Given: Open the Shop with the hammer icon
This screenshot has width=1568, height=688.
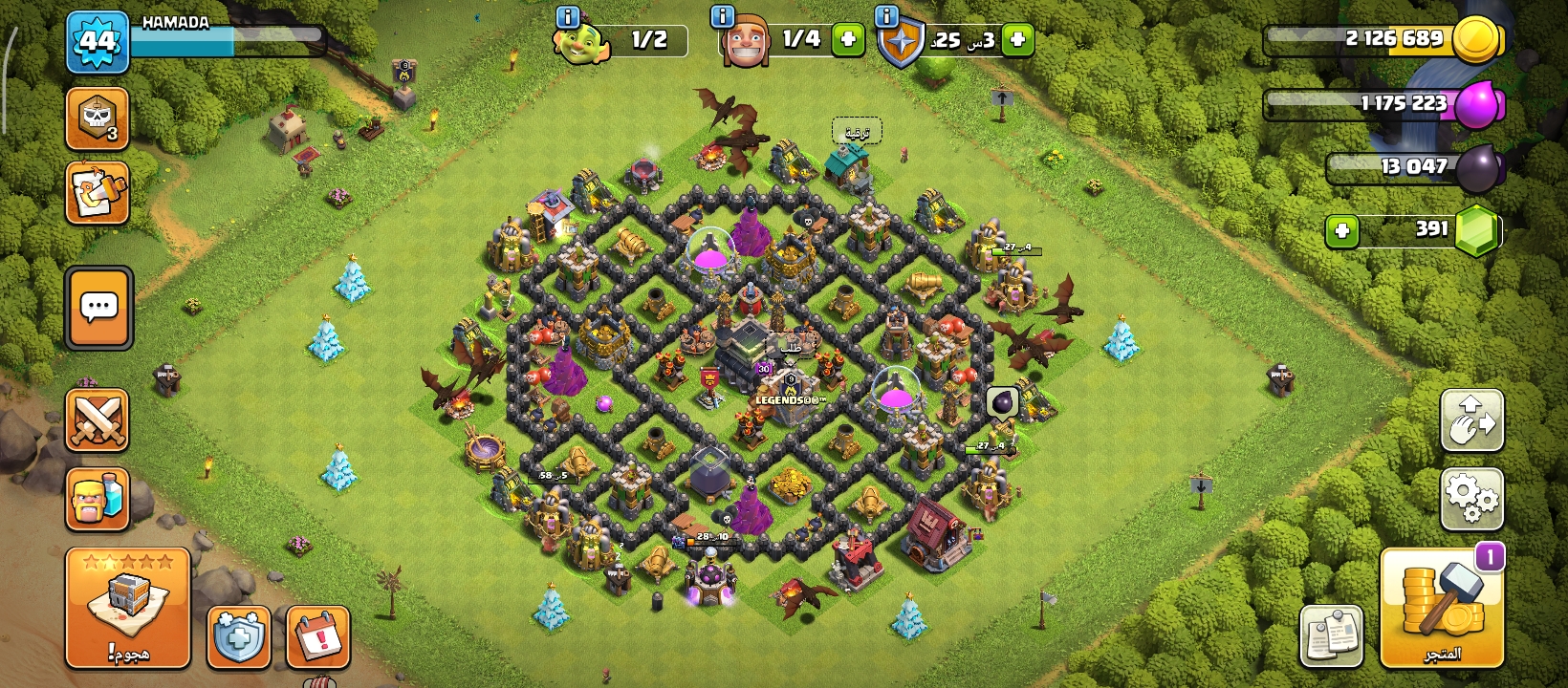Looking at the screenshot, I should pyautogui.click(x=1442, y=608).
